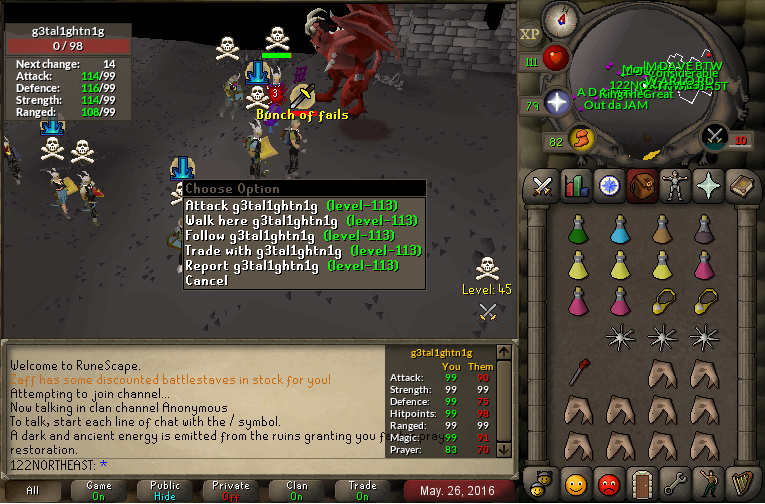Select the green potion in the inventory
Viewport: 765px width, 504px height.
(x=576, y=229)
